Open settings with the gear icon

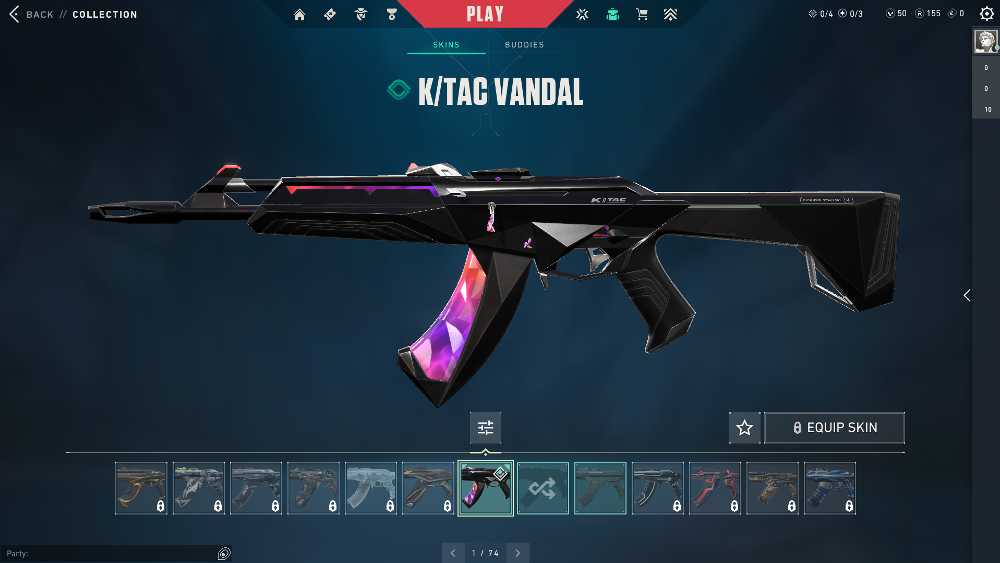pyautogui.click(x=986, y=14)
